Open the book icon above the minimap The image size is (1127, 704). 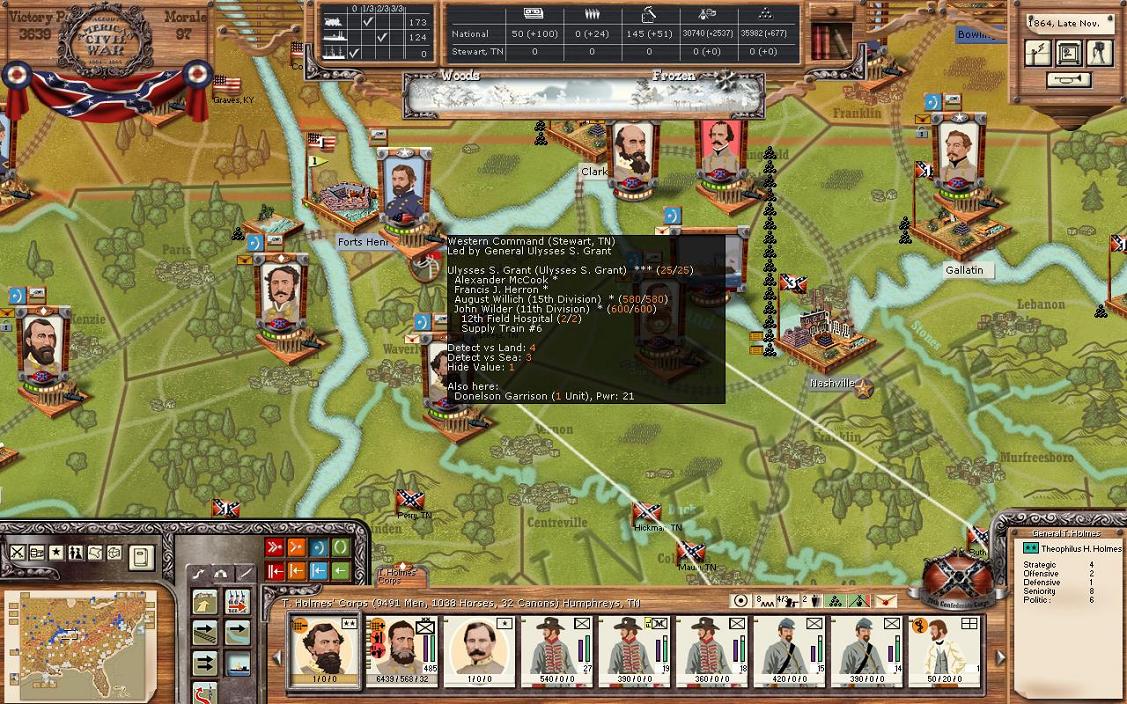coord(142,557)
